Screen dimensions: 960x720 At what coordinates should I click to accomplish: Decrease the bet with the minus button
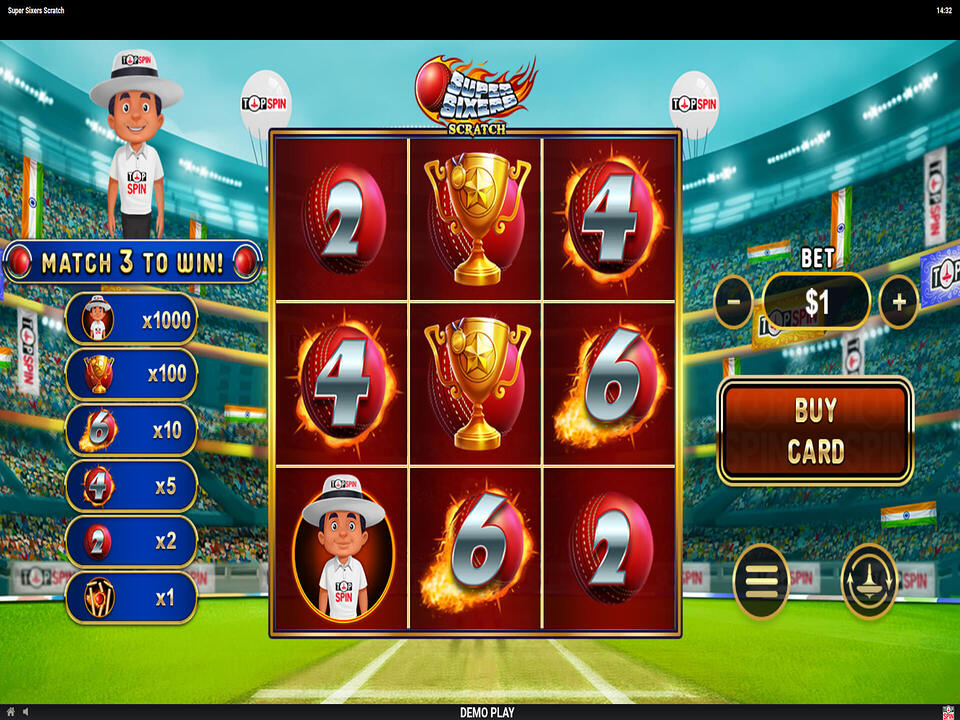click(733, 301)
